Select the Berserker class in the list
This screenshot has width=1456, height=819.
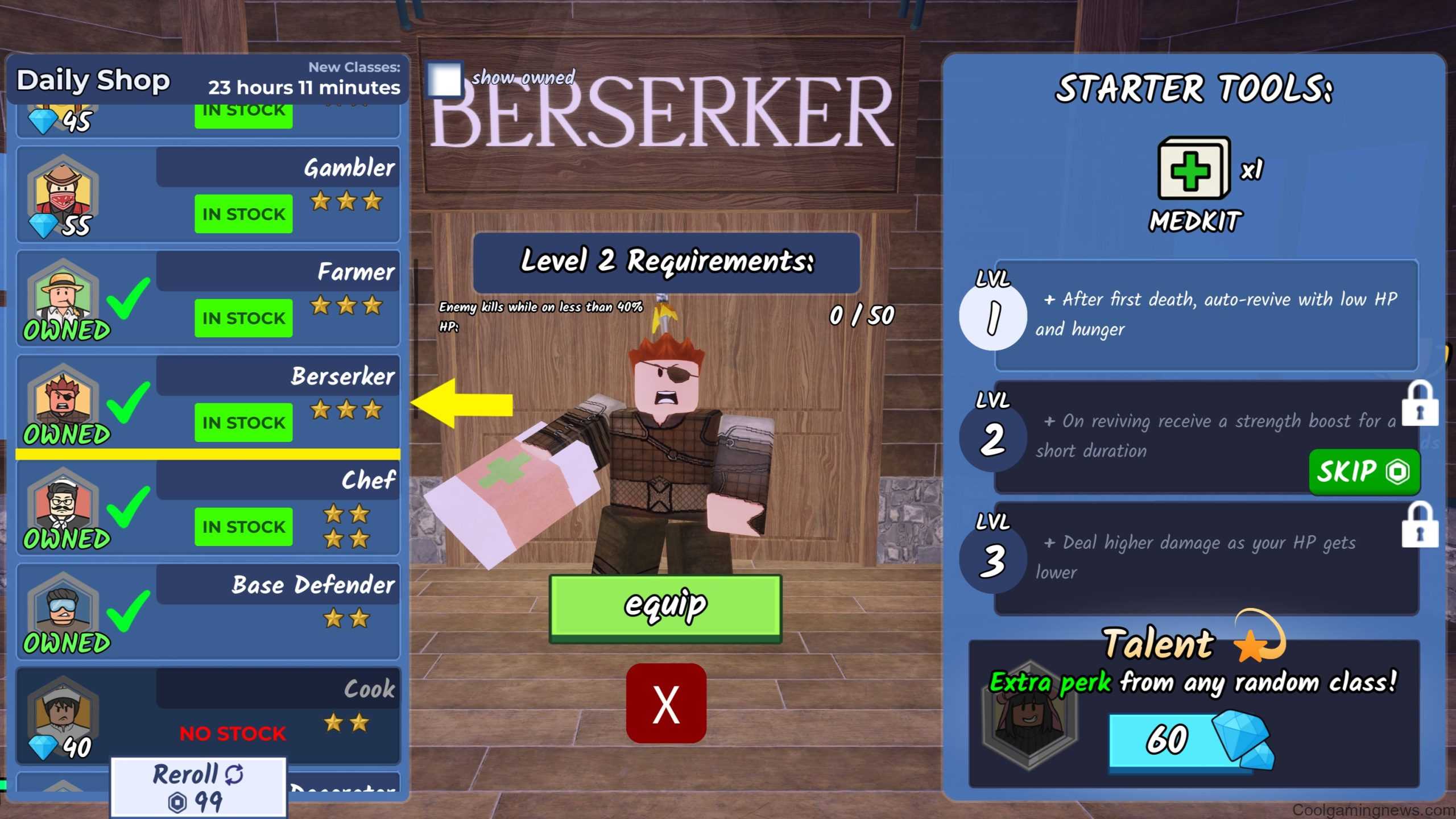[x=208, y=403]
